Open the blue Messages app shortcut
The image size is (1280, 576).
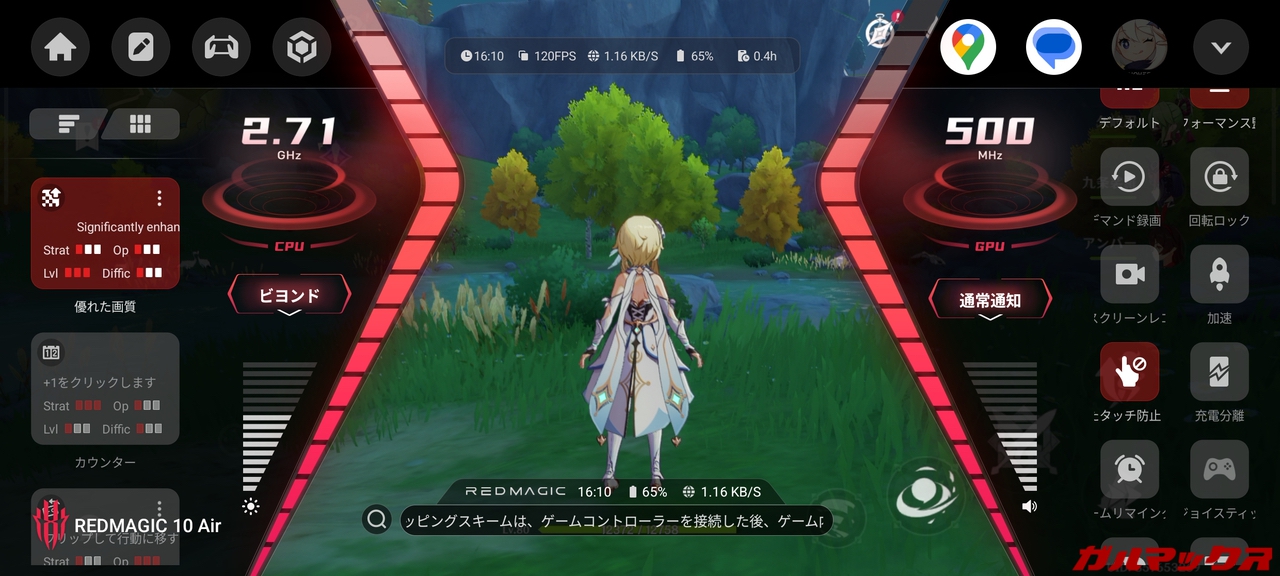1053,47
